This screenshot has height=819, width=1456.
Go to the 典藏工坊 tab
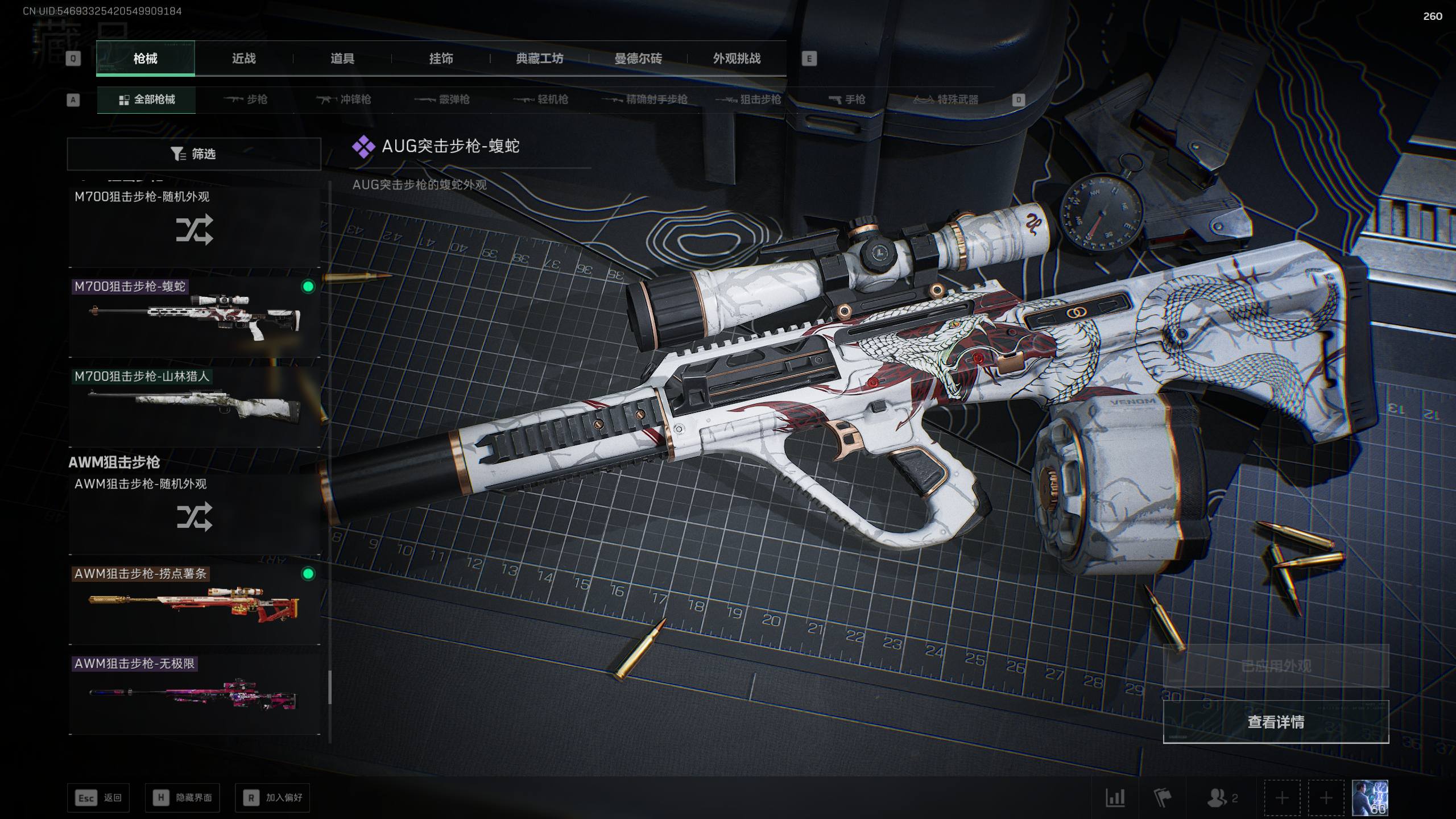(539, 59)
